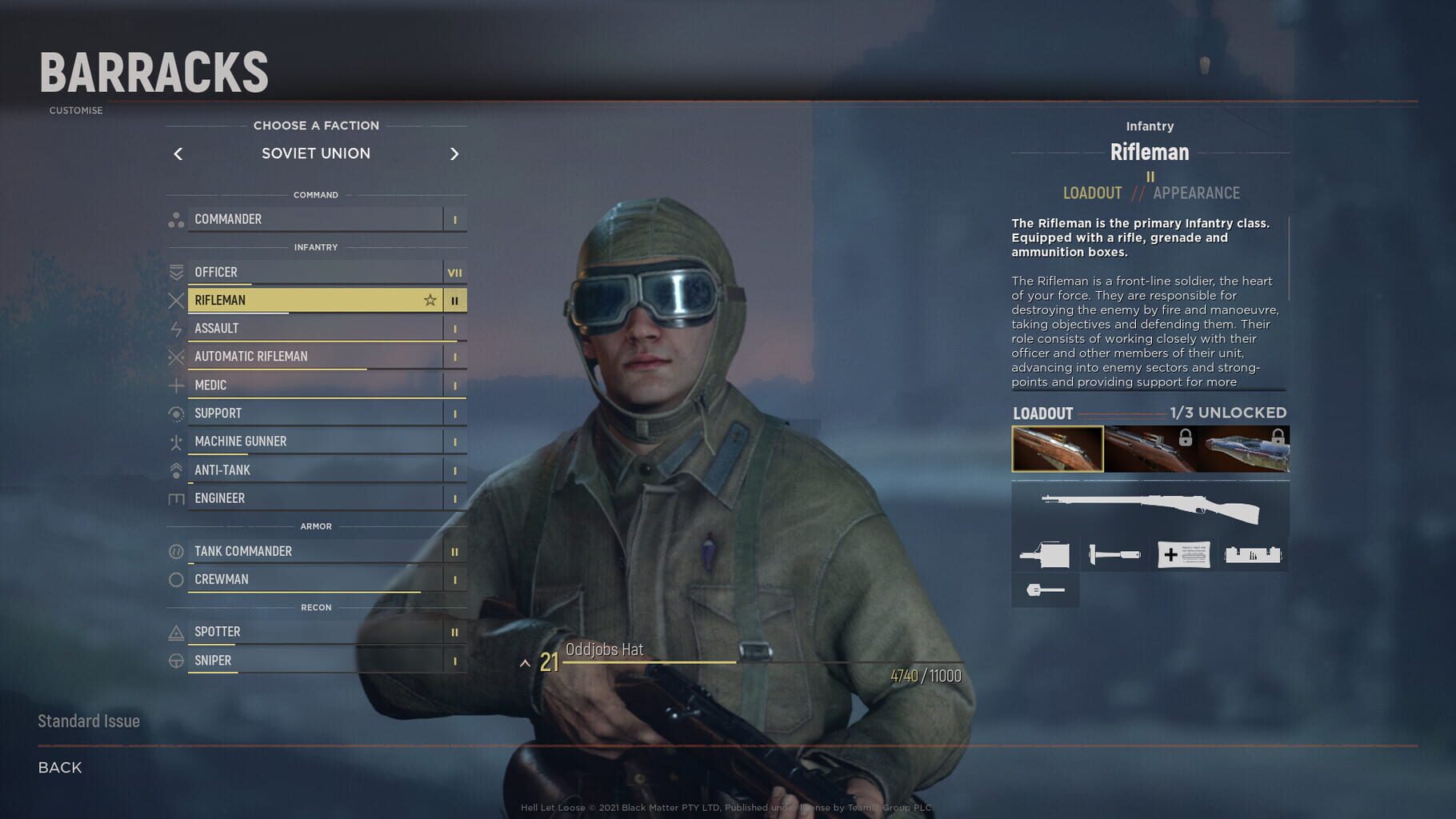The width and height of the screenshot is (1456, 819).
Task: Click the Sniper class icon
Action: 177,660
